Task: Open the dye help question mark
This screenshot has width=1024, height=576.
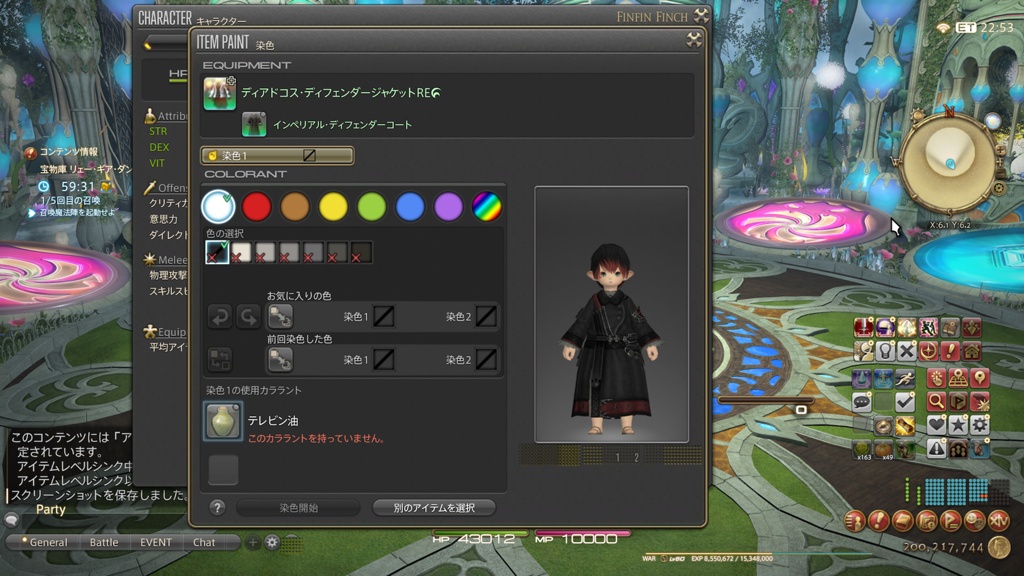Action: [x=217, y=508]
